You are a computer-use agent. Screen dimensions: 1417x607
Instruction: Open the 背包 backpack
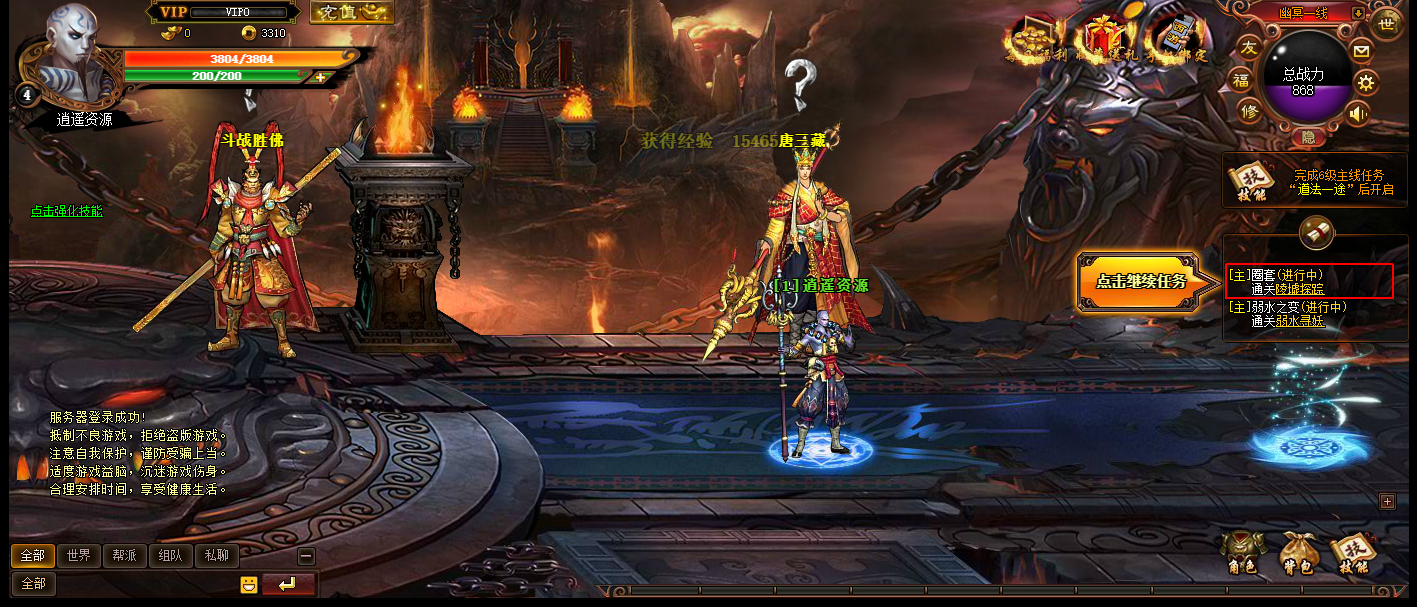1297,553
